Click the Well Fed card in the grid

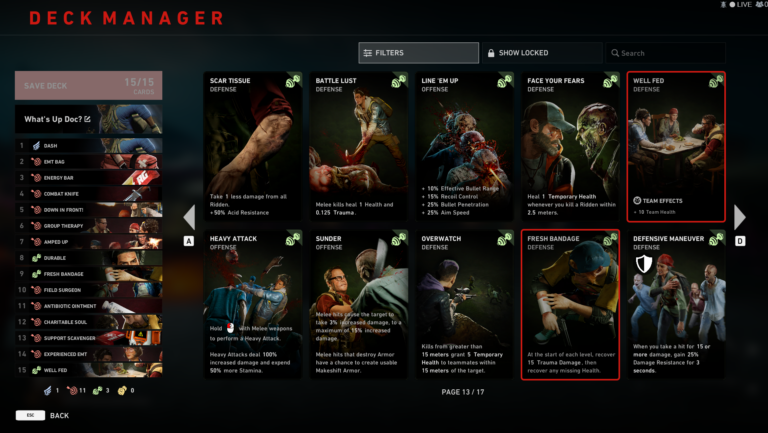pos(676,146)
